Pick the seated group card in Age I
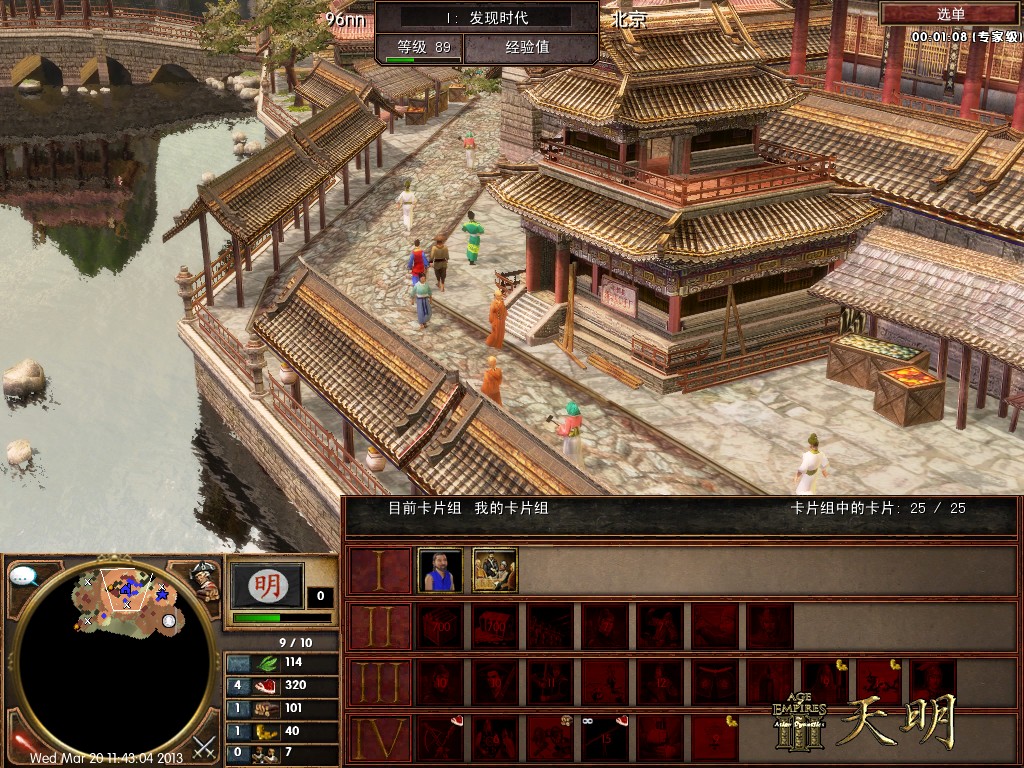Screen dimensions: 1024x768 495,571
